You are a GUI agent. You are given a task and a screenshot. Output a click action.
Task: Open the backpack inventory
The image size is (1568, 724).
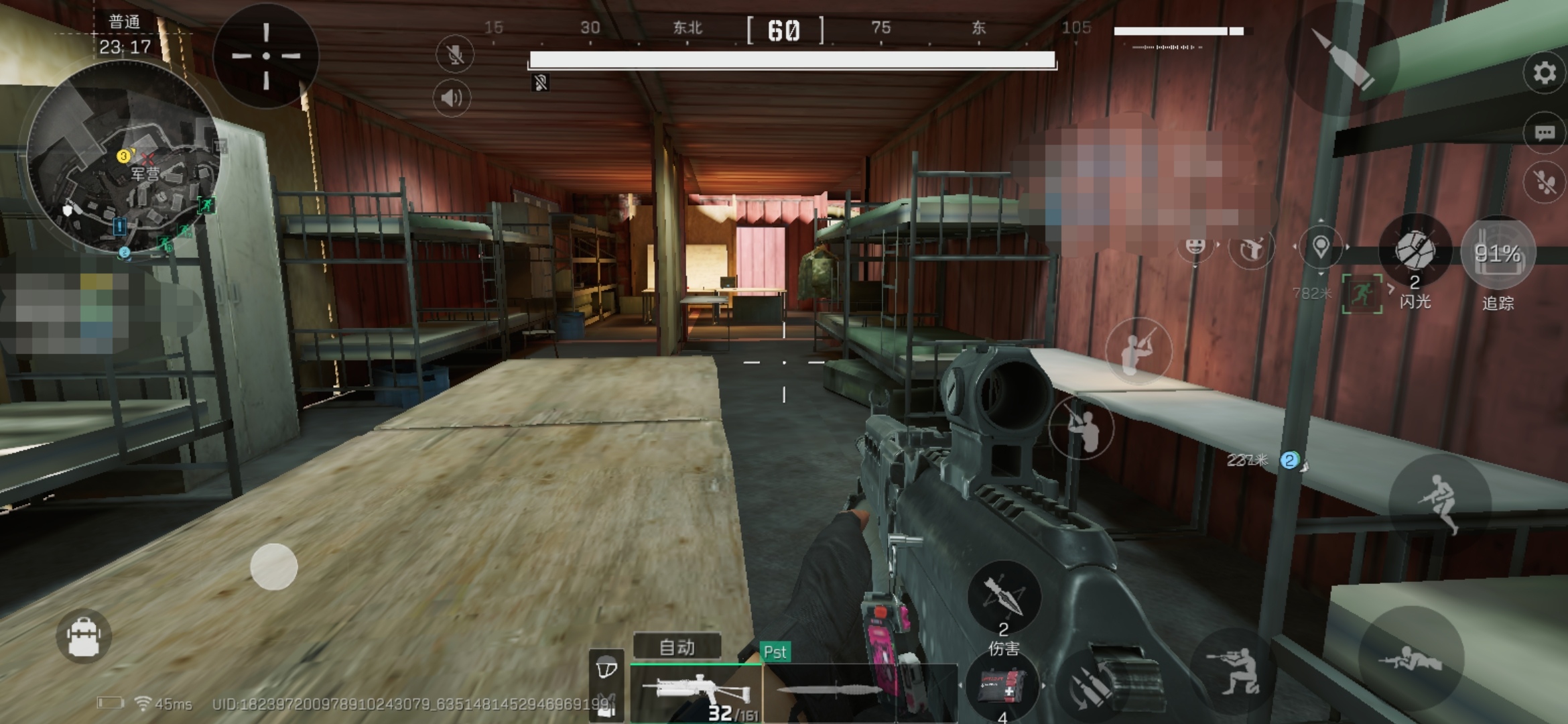pos(84,636)
